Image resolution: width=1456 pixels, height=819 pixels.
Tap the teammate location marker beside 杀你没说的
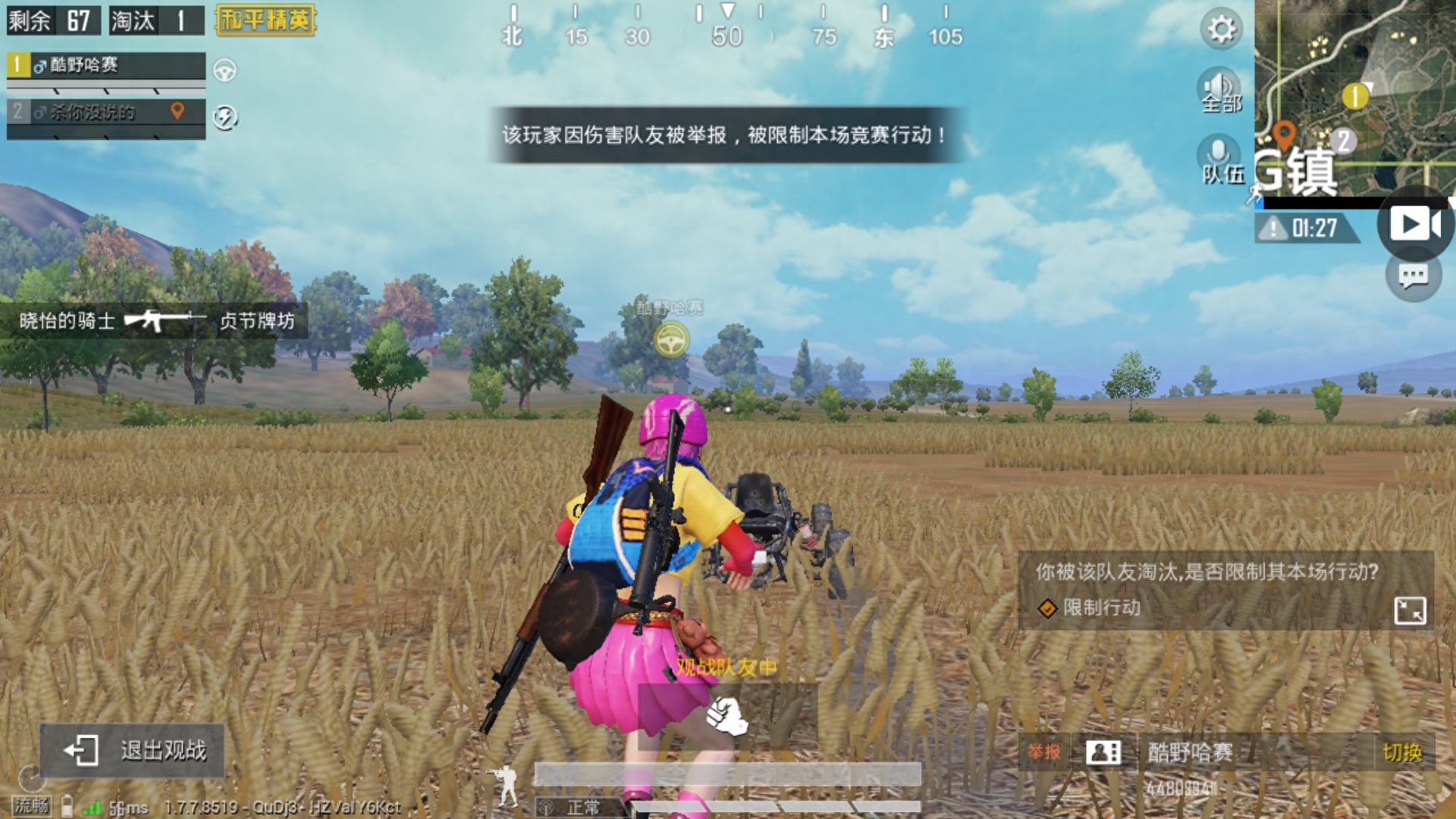177,111
